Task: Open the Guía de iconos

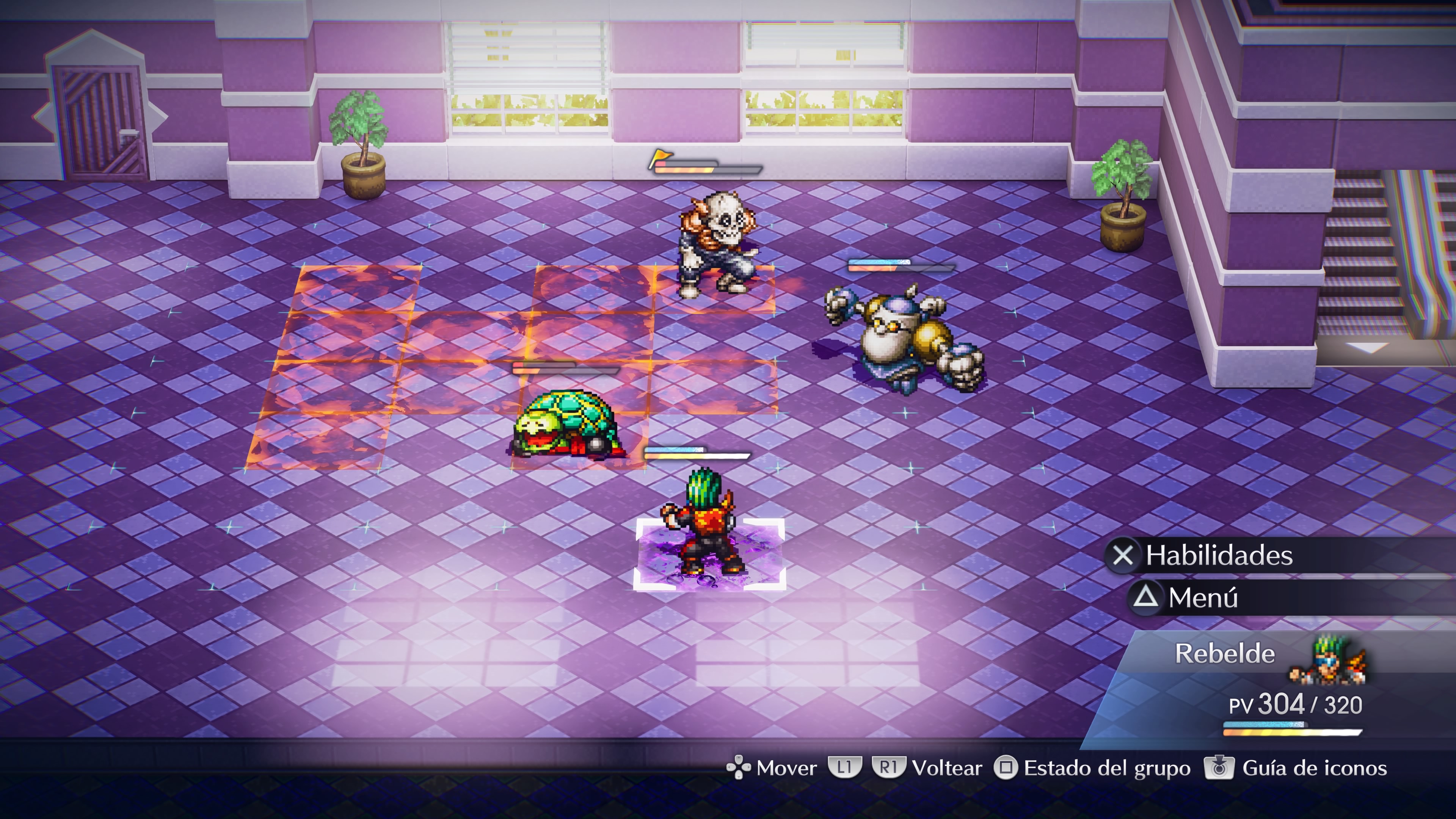Action: click(x=1313, y=768)
